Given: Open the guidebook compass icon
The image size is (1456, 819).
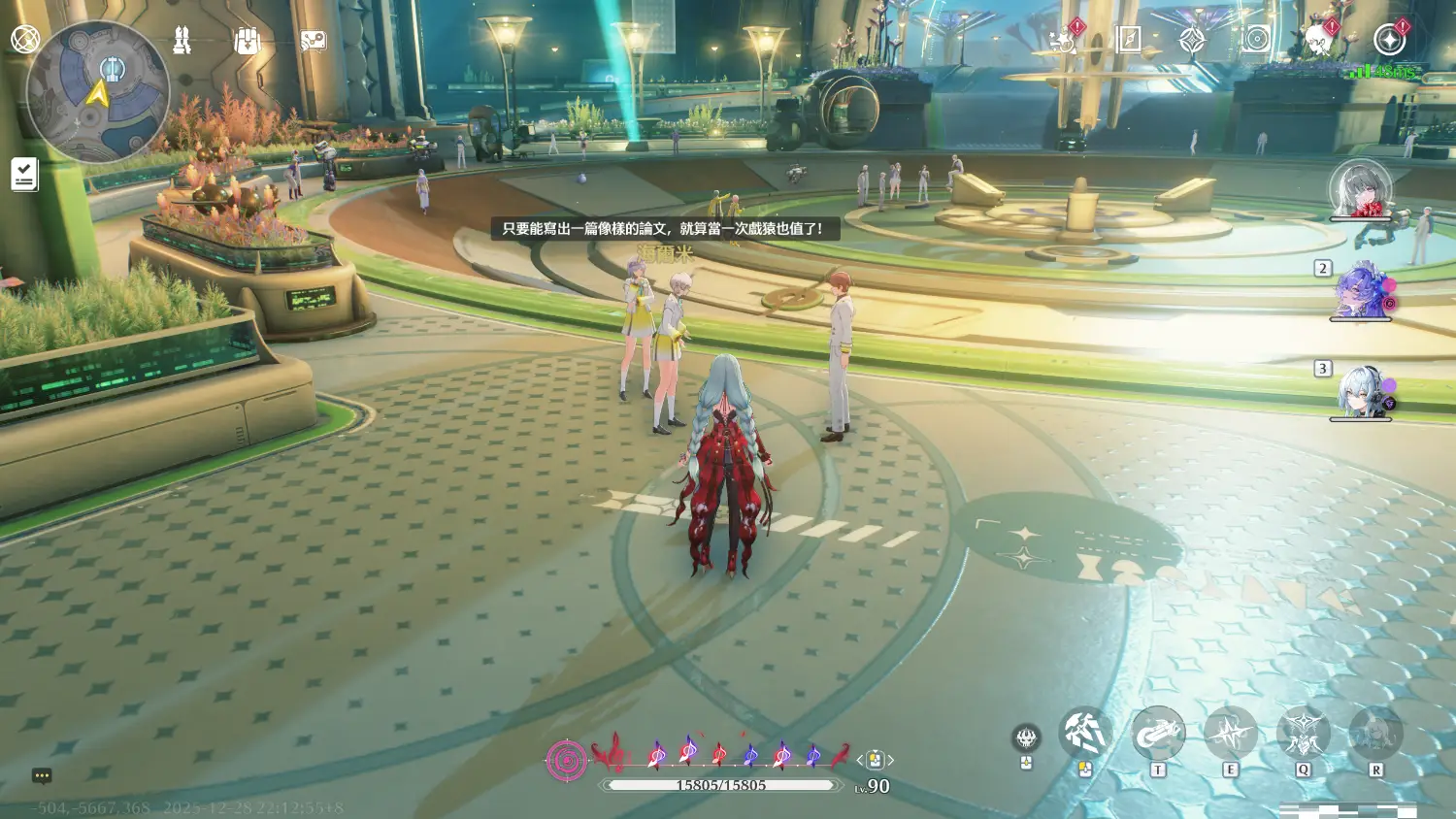Looking at the screenshot, I should point(1128,39).
